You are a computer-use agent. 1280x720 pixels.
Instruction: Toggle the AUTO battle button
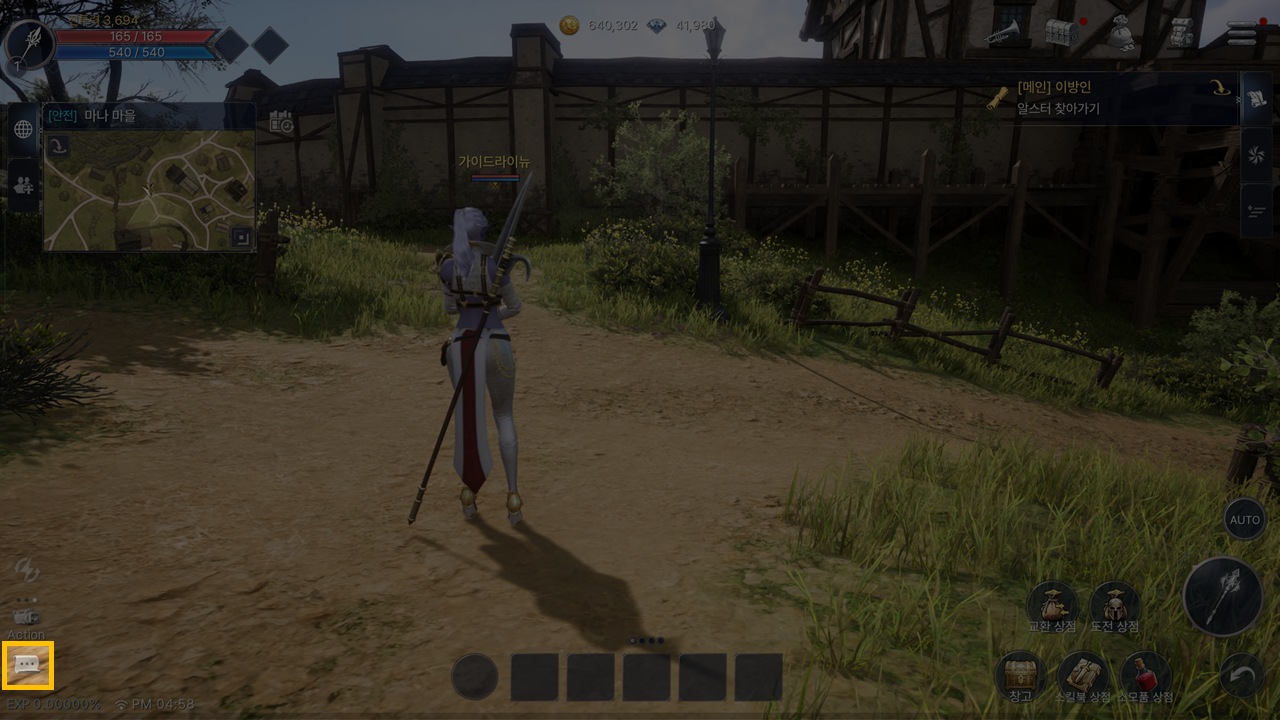tap(1245, 520)
